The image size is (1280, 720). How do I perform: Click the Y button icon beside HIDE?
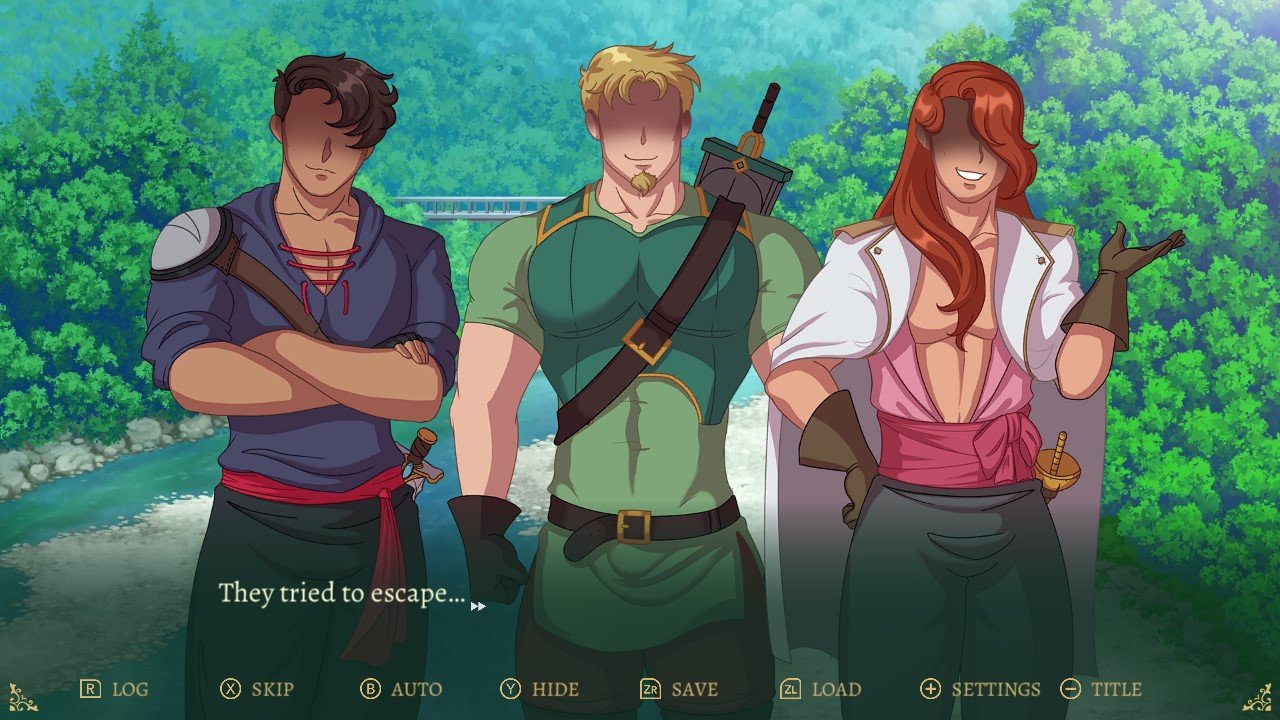point(512,689)
